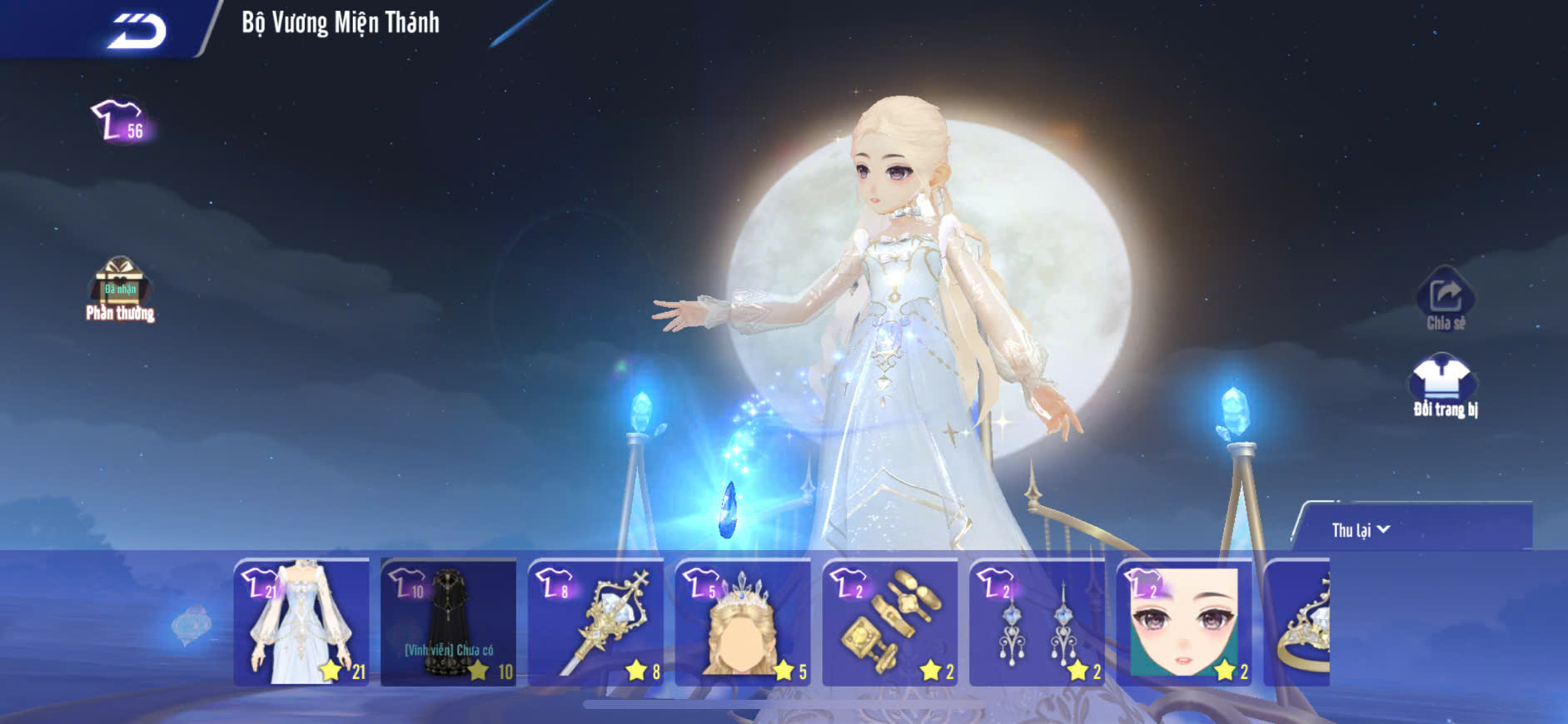Open Đổi trang bị outfit change
Viewport: 1568px width, 724px height.
click(1445, 386)
